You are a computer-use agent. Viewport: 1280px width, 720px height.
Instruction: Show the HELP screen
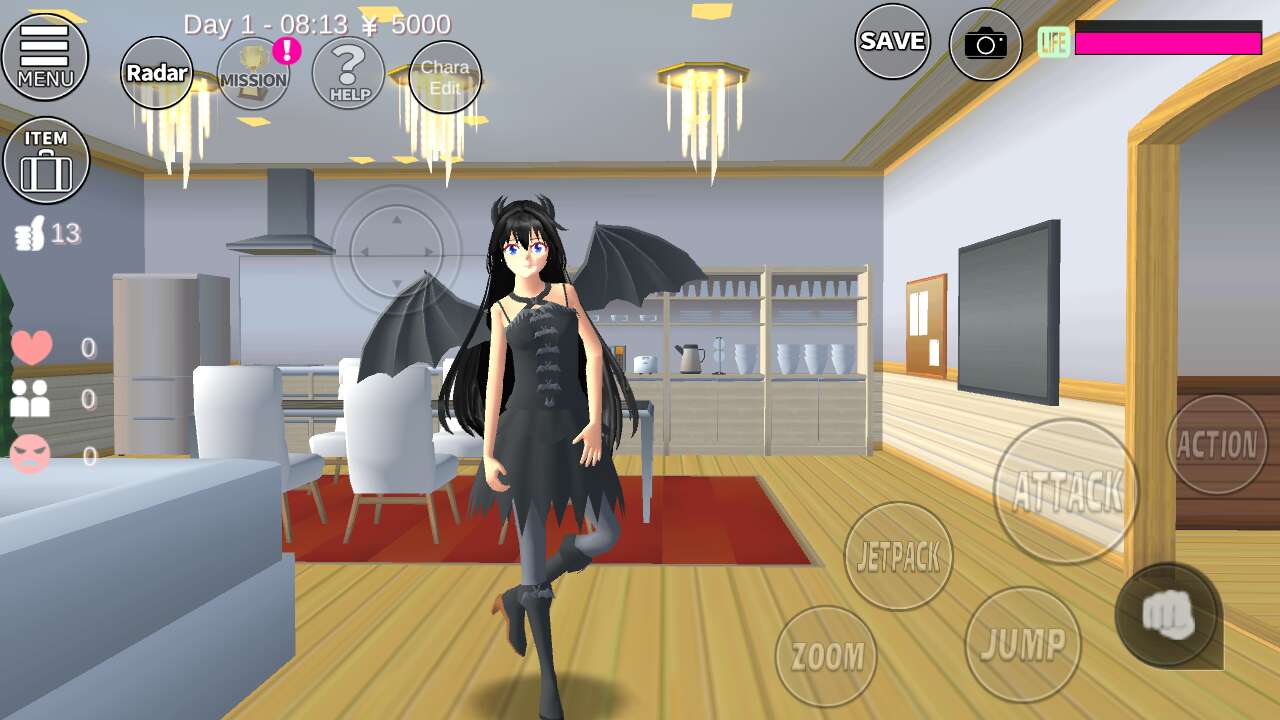pyautogui.click(x=348, y=73)
